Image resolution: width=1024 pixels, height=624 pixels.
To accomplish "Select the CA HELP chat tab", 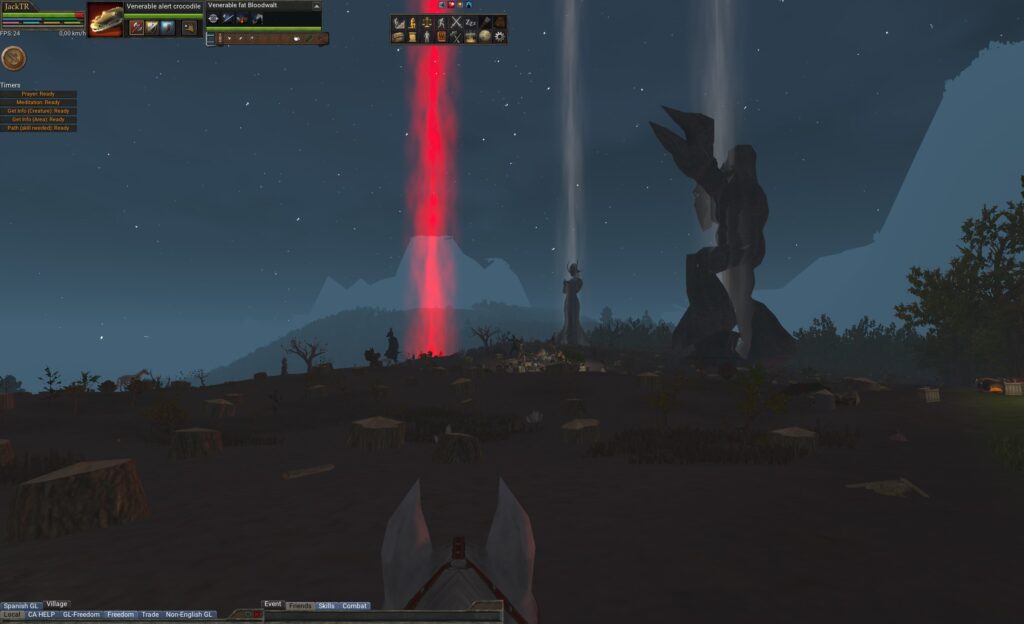I will (x=41, y=614).
